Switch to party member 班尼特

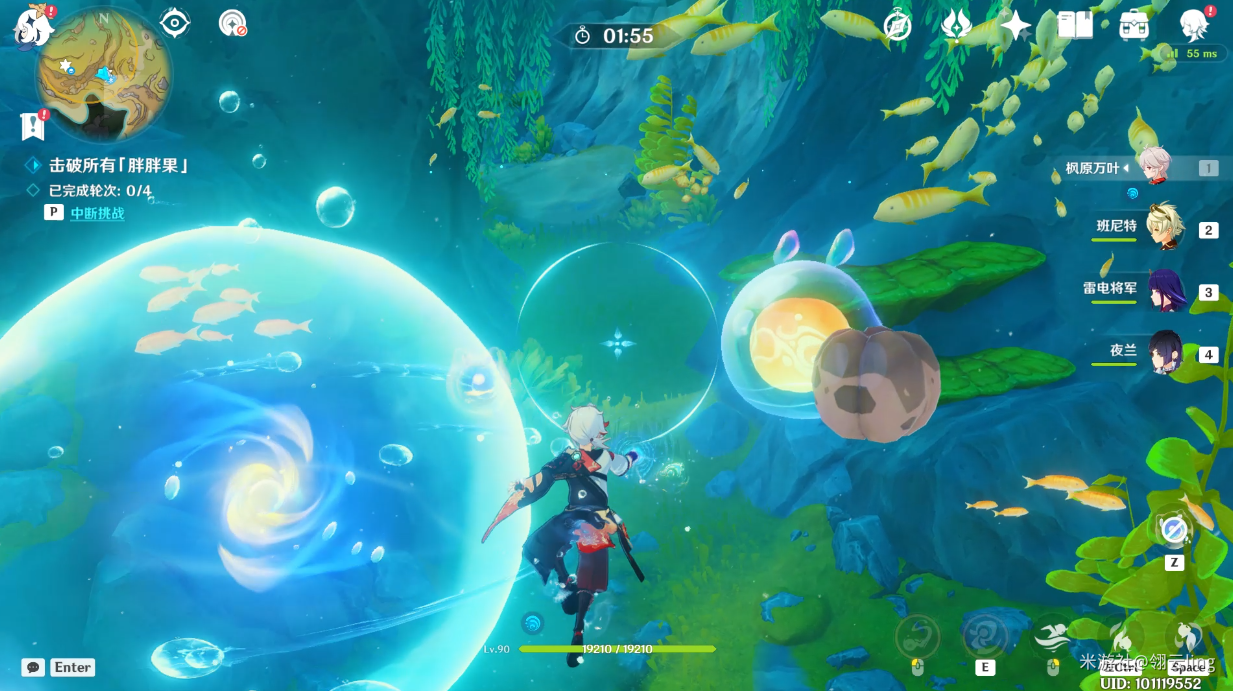(1165, 229)
